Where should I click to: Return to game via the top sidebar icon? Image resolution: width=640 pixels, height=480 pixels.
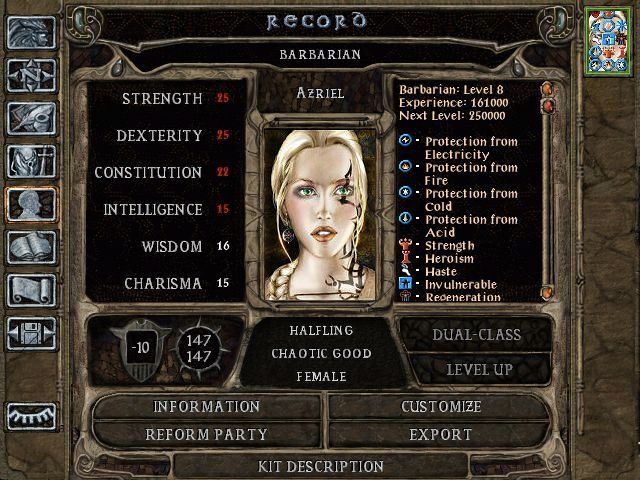point(31,32)
